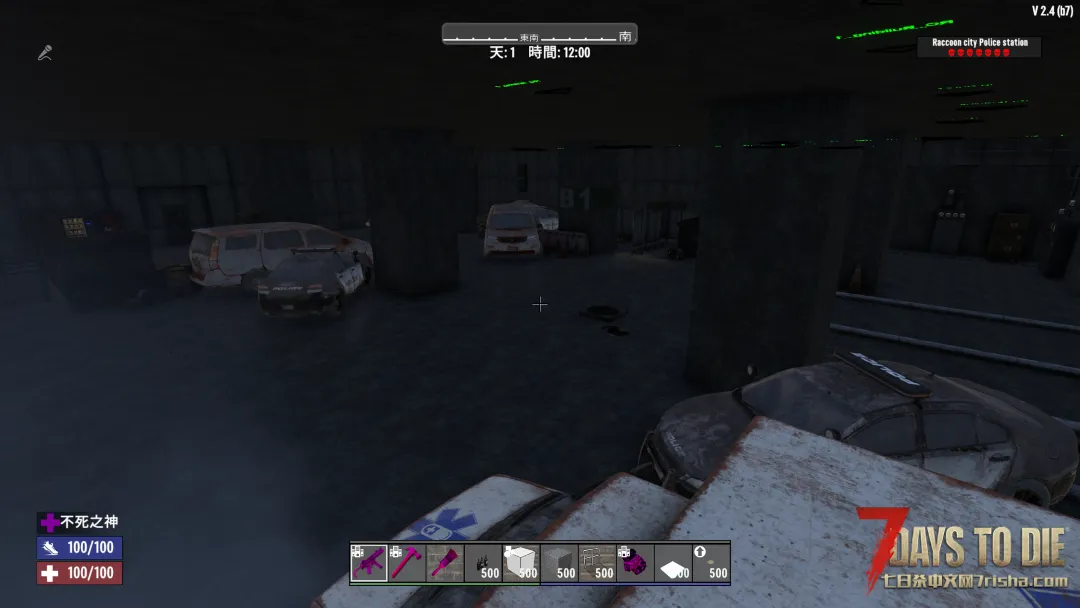The width and height of the screenshot is (1080, 608).
Task: Click the microphone icon
Action: (45, 53)
